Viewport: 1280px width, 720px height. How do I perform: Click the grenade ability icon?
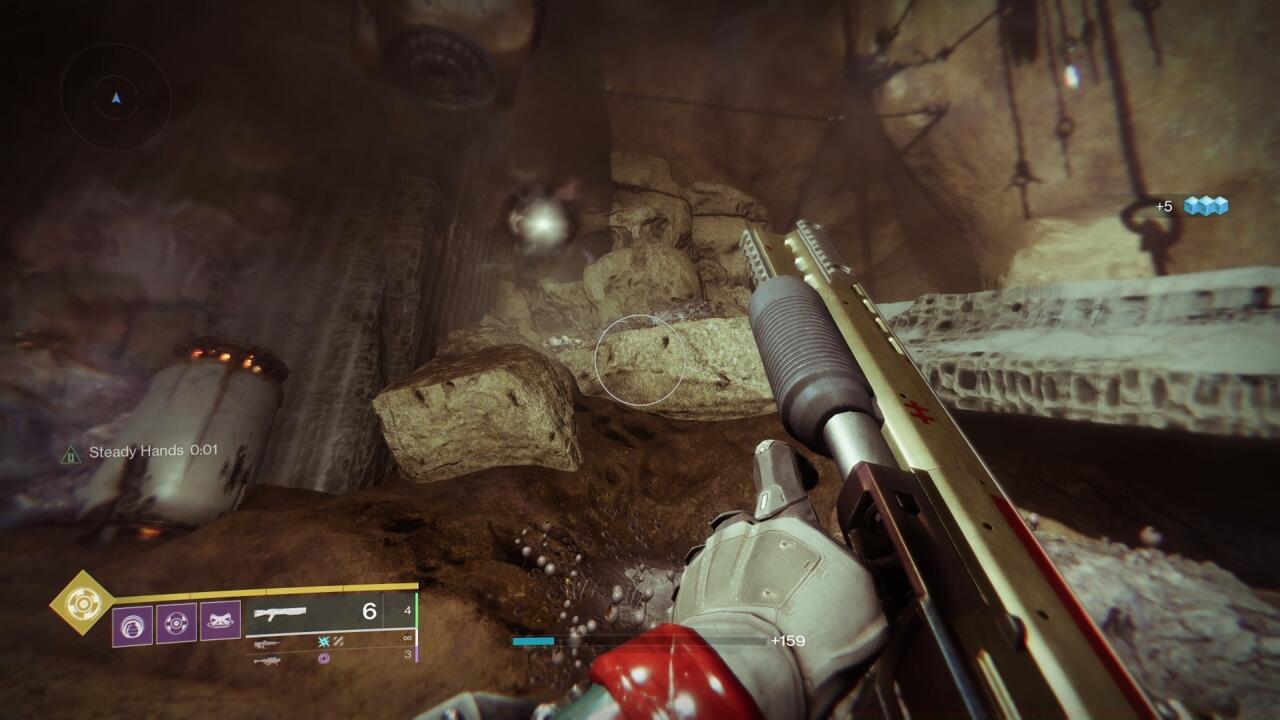click(x=132, y=622)
